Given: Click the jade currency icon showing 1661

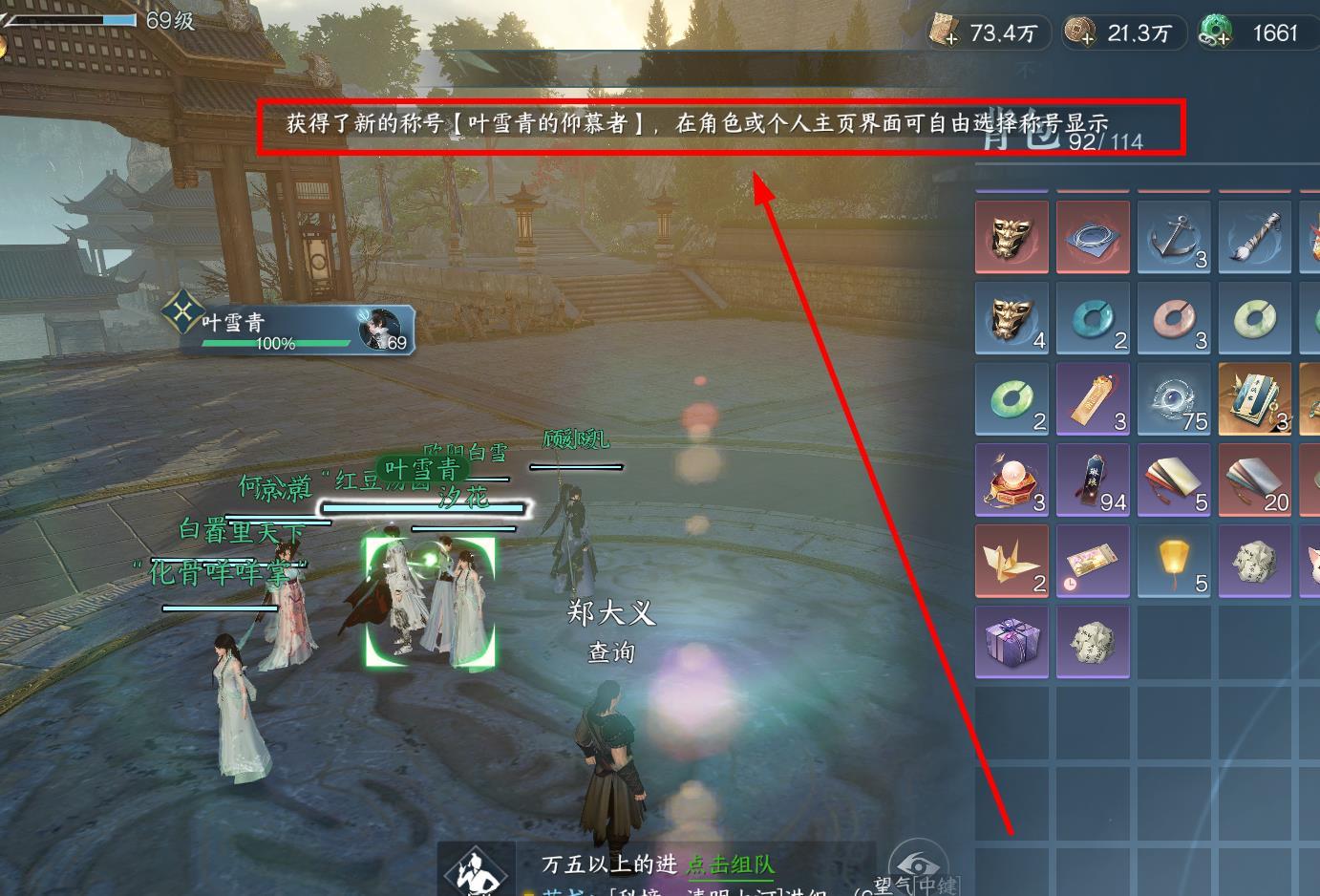Looking at the screenshot, I should [1217, 32].
